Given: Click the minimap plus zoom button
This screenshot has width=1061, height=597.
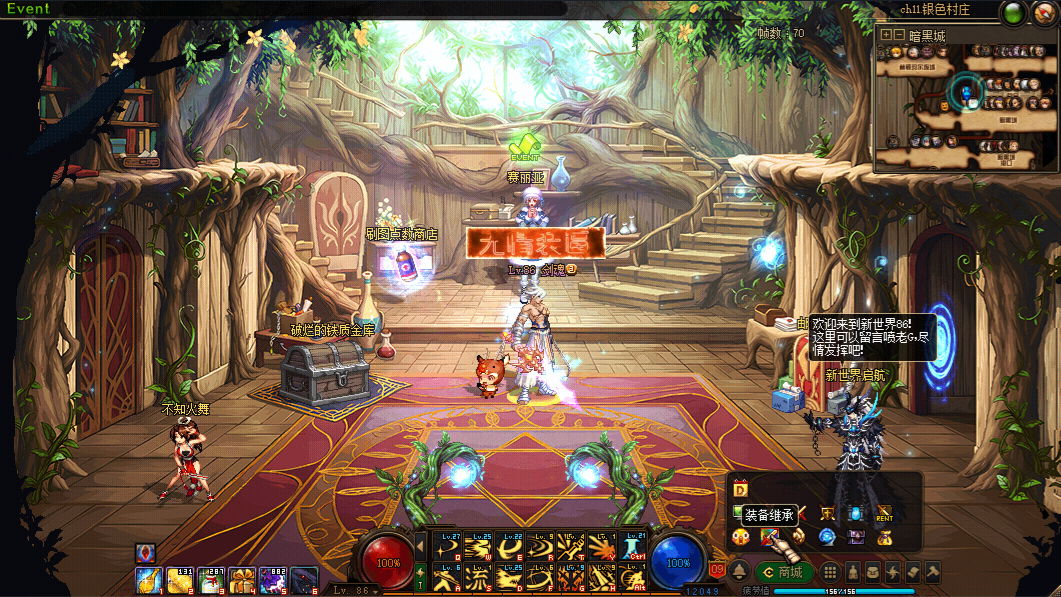Looking at the screenshot, I should click(886, 35).
